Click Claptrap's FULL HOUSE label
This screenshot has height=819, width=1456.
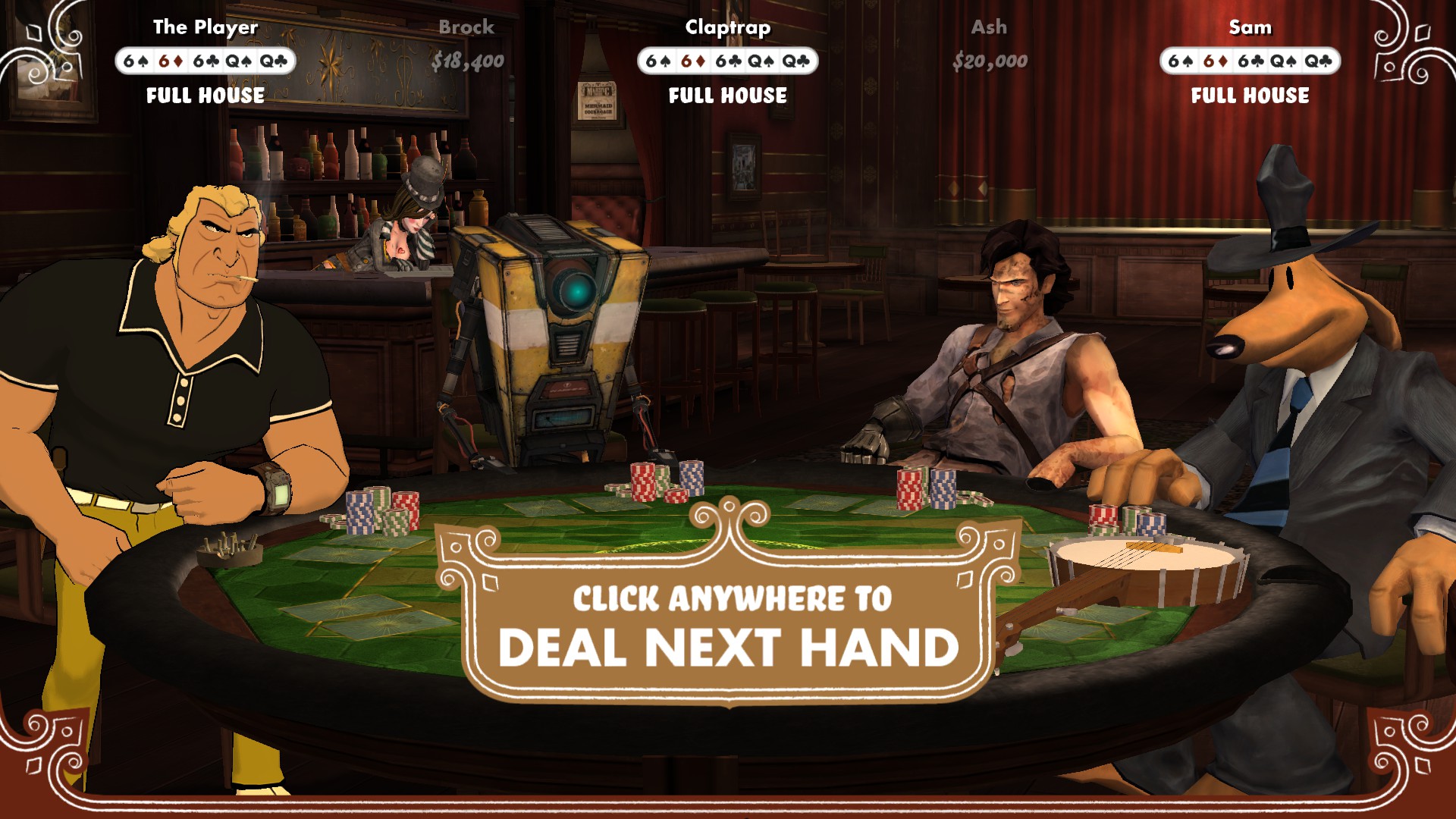(x=726, y=96)
